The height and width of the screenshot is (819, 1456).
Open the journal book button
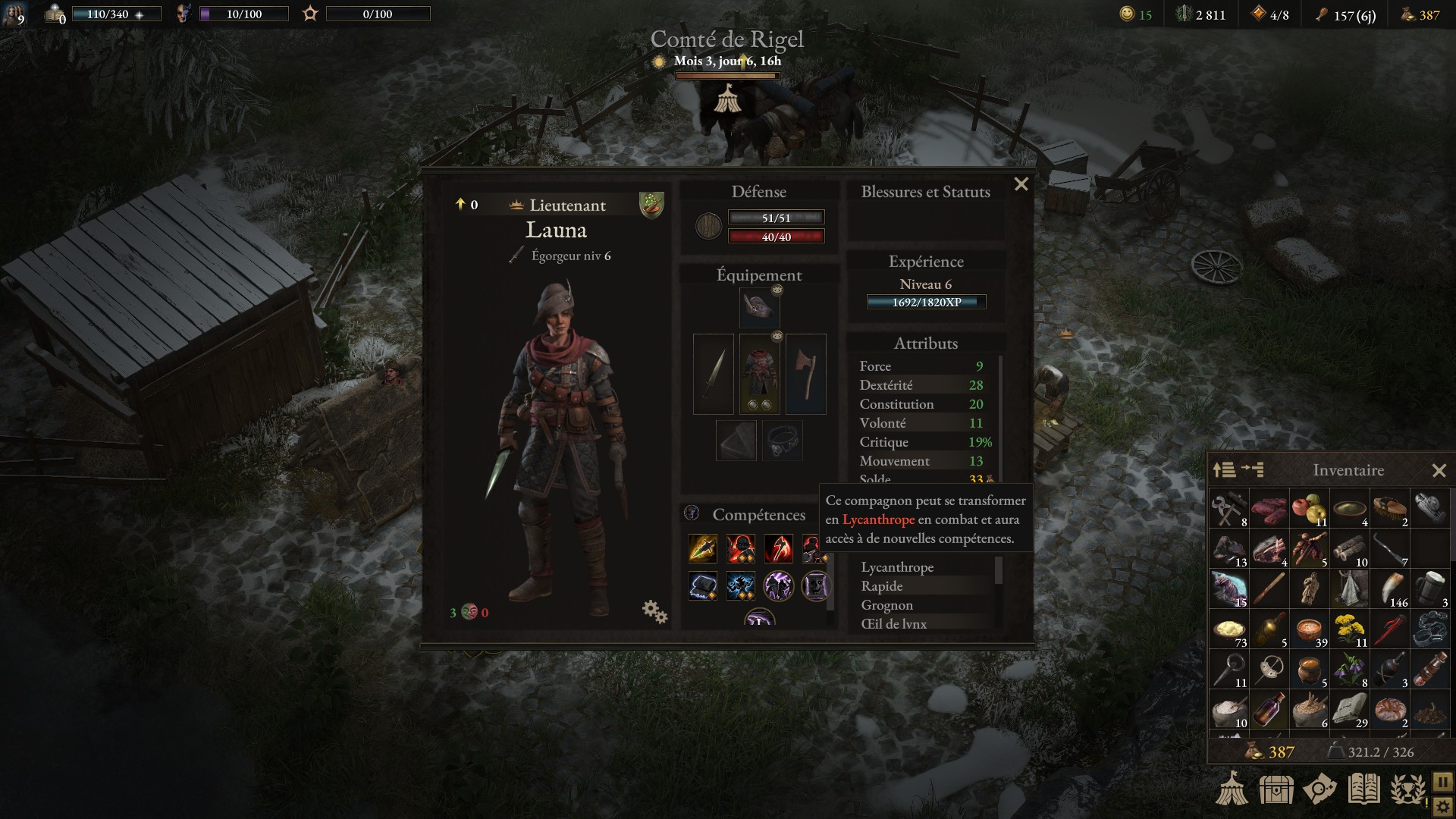1363,789
